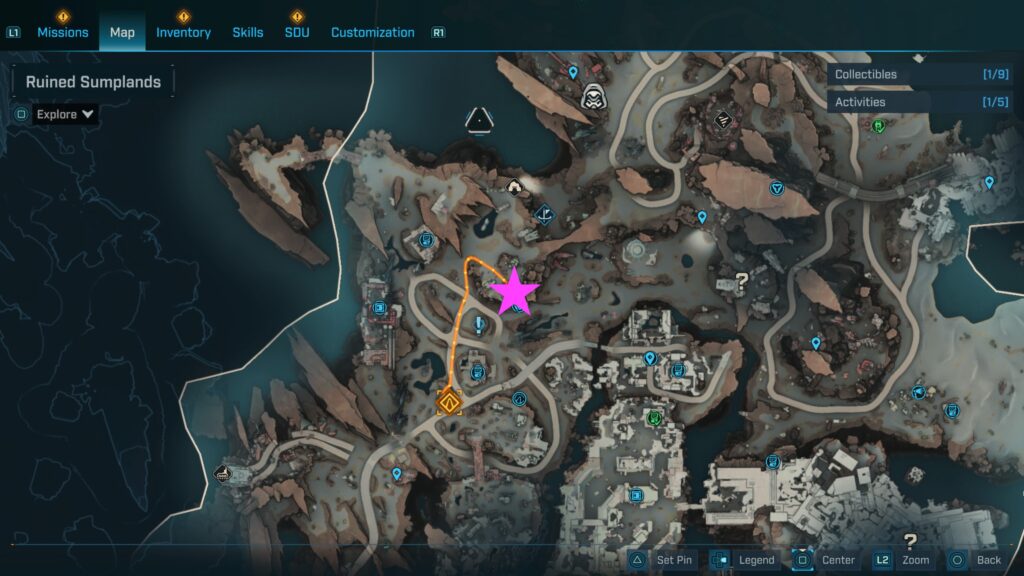1024x576 pixels.
Task: Select the white question mark map marker
Action: coord(741,282)
